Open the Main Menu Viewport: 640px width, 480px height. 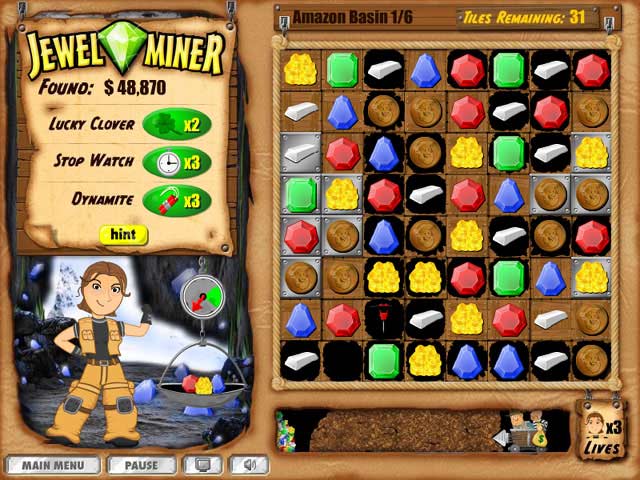[50, 465]
